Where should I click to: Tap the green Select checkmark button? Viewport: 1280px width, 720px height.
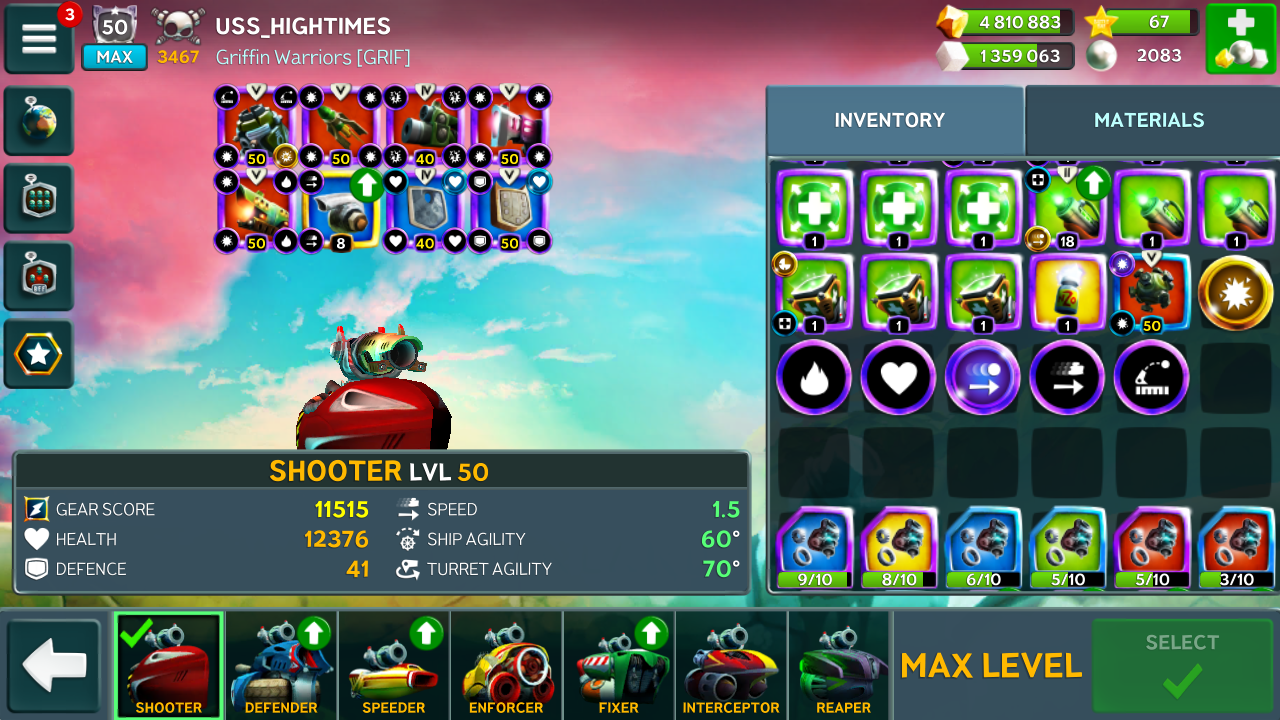1182,666
